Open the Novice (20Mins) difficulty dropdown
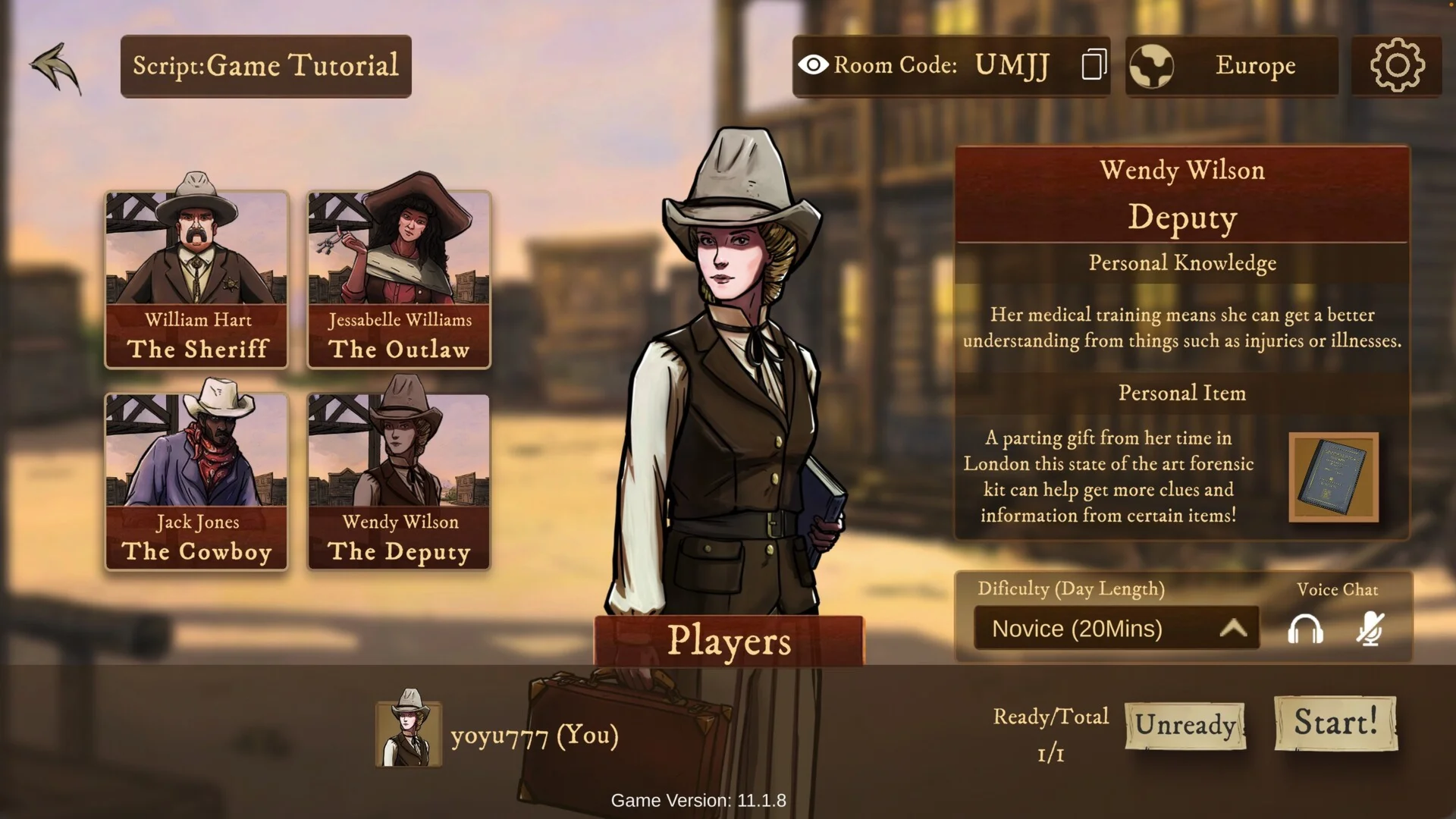This screenshot has height=819, width=1456. [1116, 629]
